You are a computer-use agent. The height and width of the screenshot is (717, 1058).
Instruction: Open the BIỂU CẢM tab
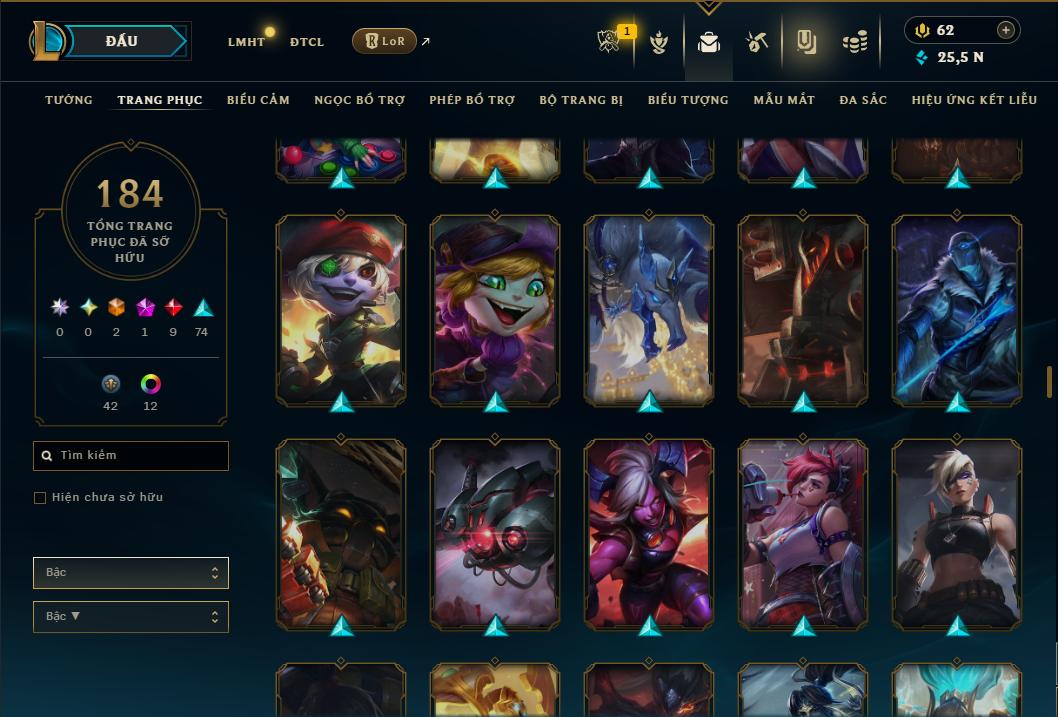pyautogui.click(x=258, y=100)
